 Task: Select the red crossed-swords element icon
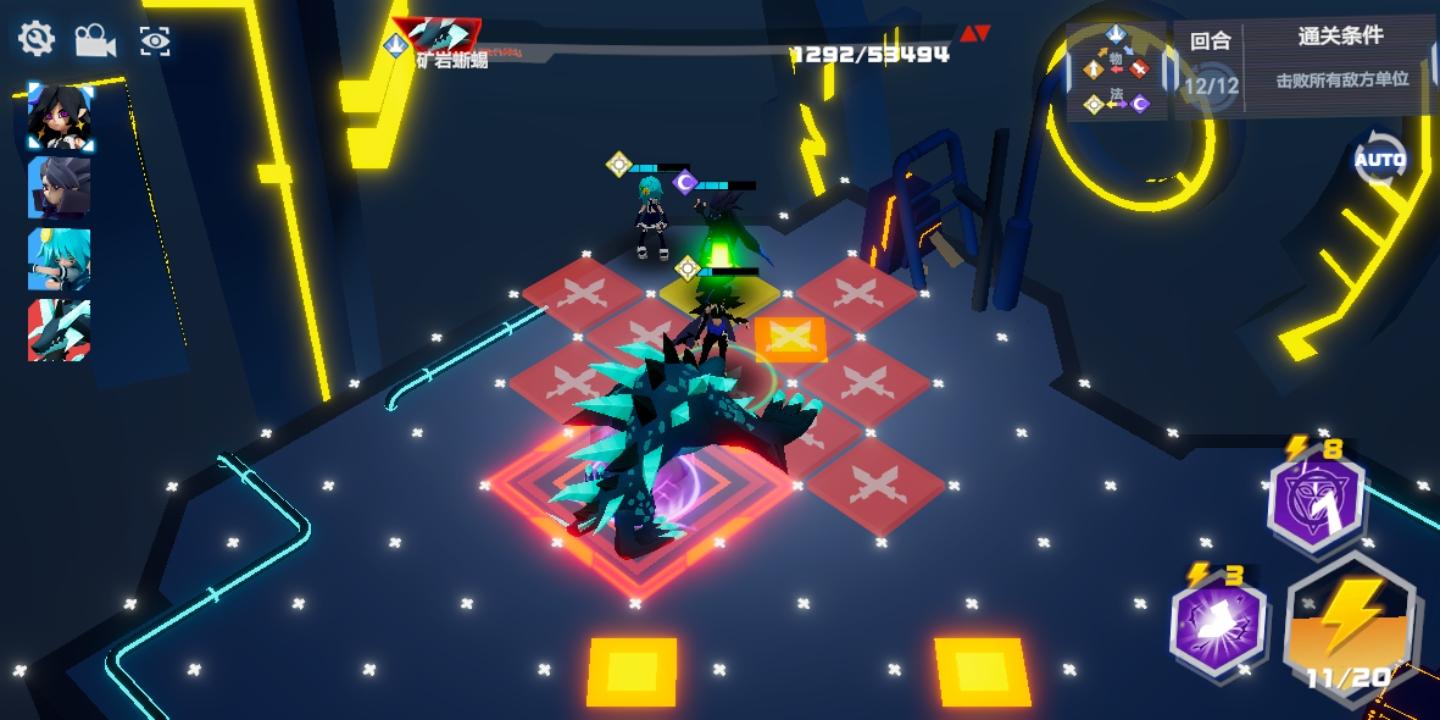(1138, 68)
